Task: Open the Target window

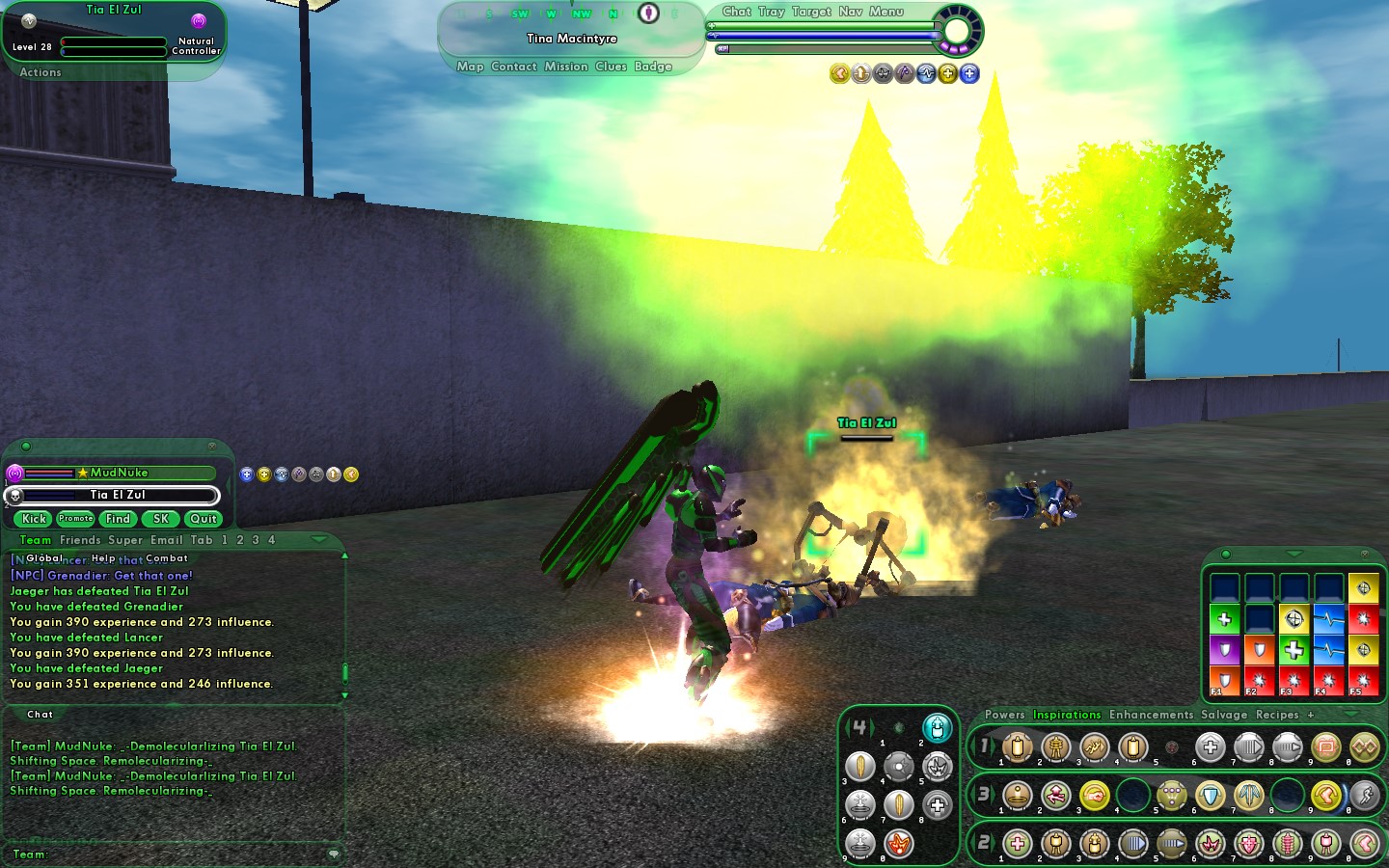Action: pos(810,12)
